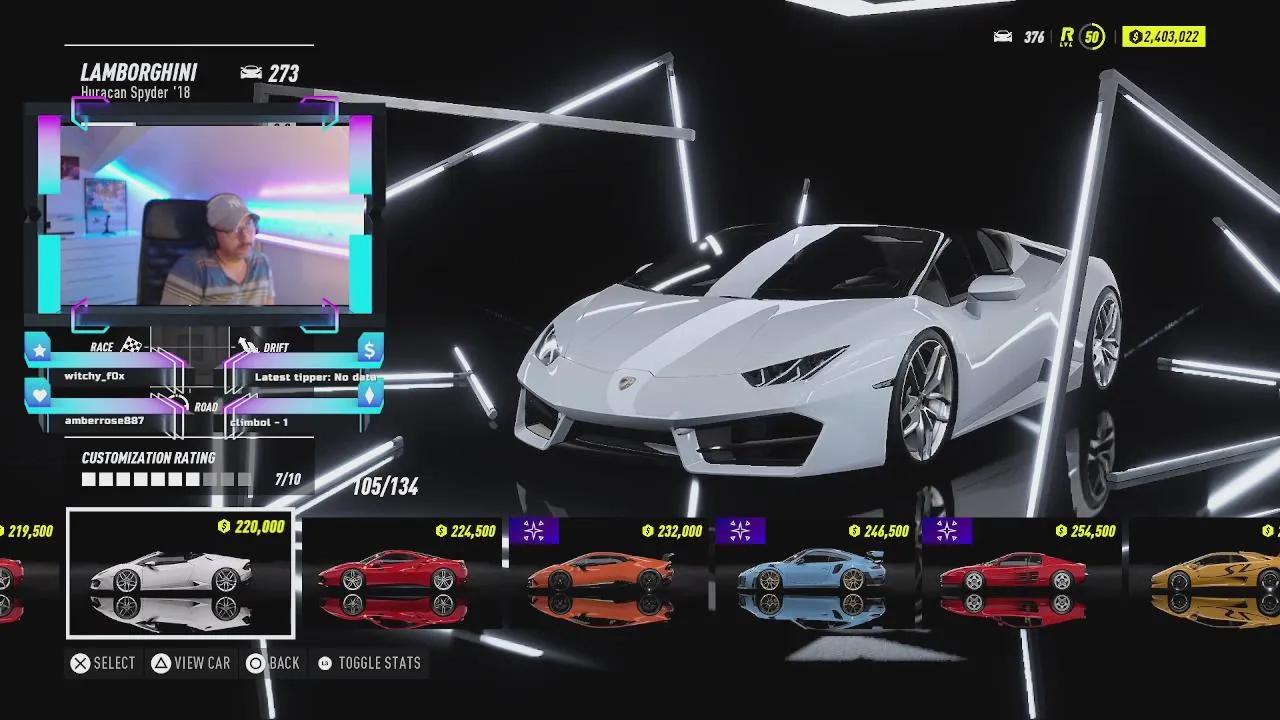Select the white Huracan Spyder priced 220,000
This screenshot has width=1280, height=720.
pyautogui.click(x=180, y=574)
